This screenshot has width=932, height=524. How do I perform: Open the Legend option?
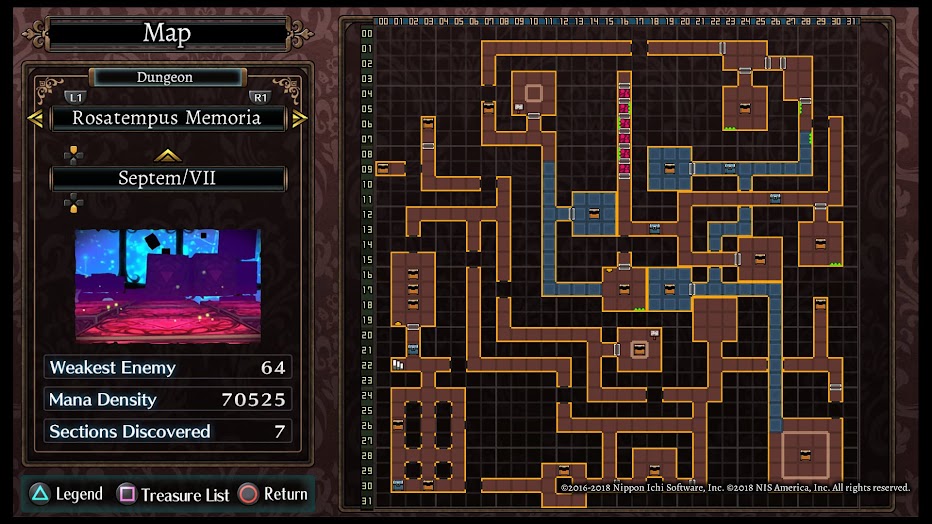point(66,494)
